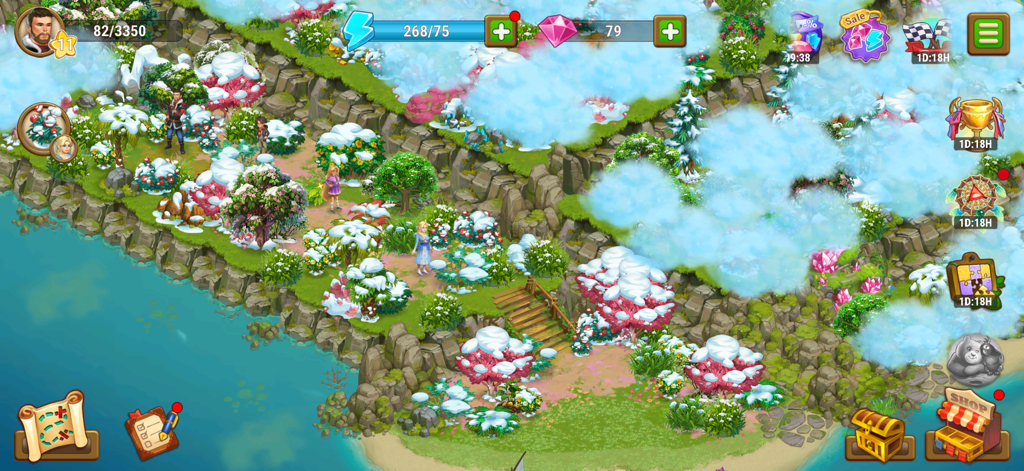Open the checkered racing flags event
This screenshot has height=471, width=1024.
926,36
